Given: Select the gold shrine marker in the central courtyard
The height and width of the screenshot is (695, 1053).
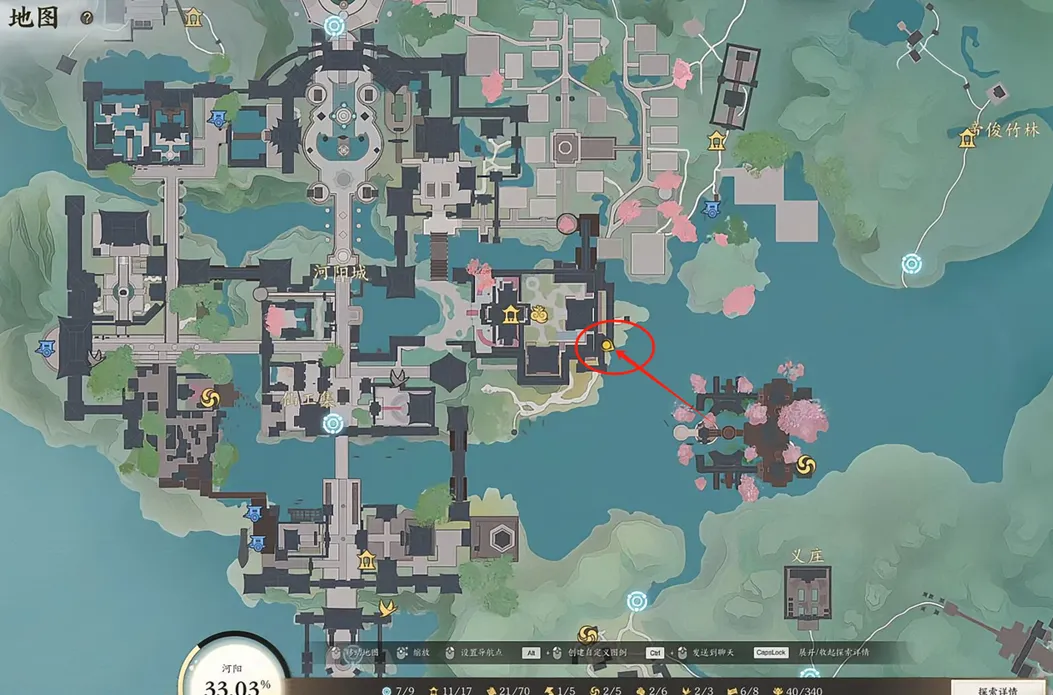Looking at the screenshot, I should tap(513, 316).
